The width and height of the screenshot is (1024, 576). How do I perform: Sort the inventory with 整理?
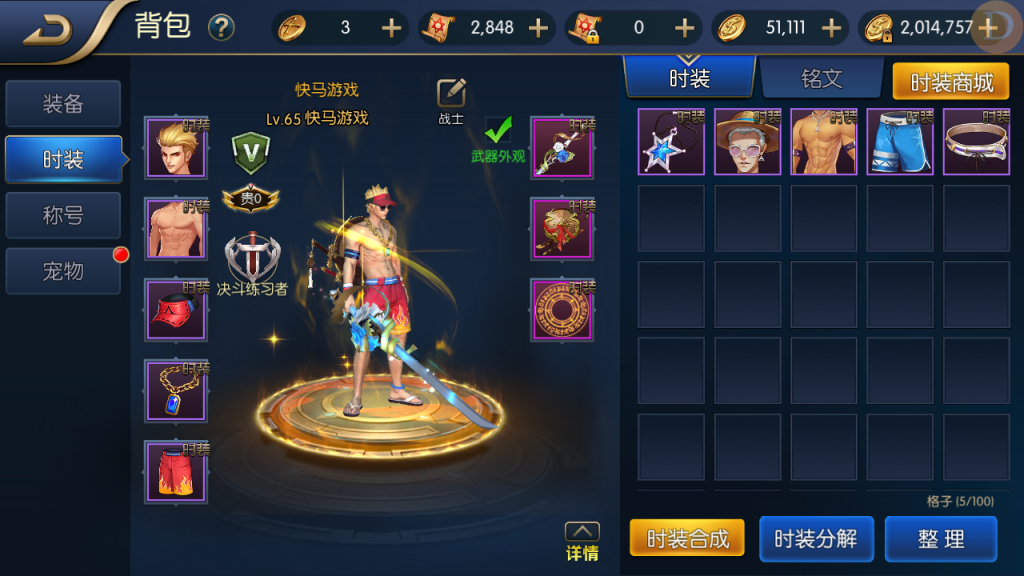tap(940, 539)
